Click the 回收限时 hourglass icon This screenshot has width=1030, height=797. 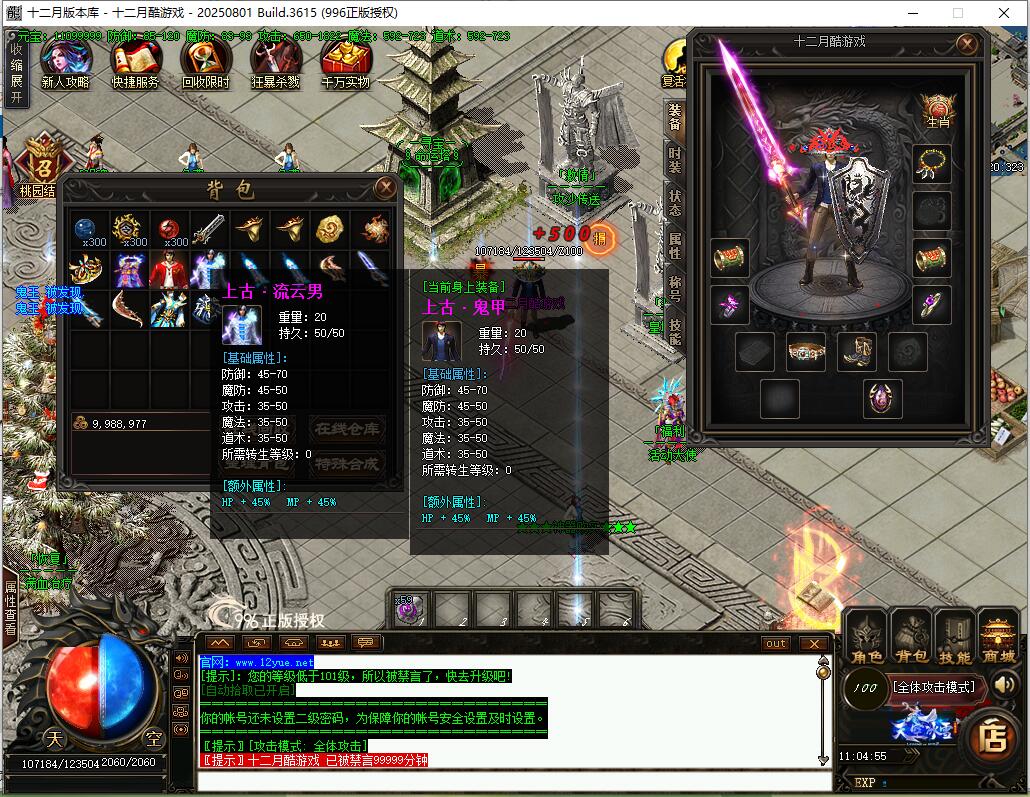(206, 62)
